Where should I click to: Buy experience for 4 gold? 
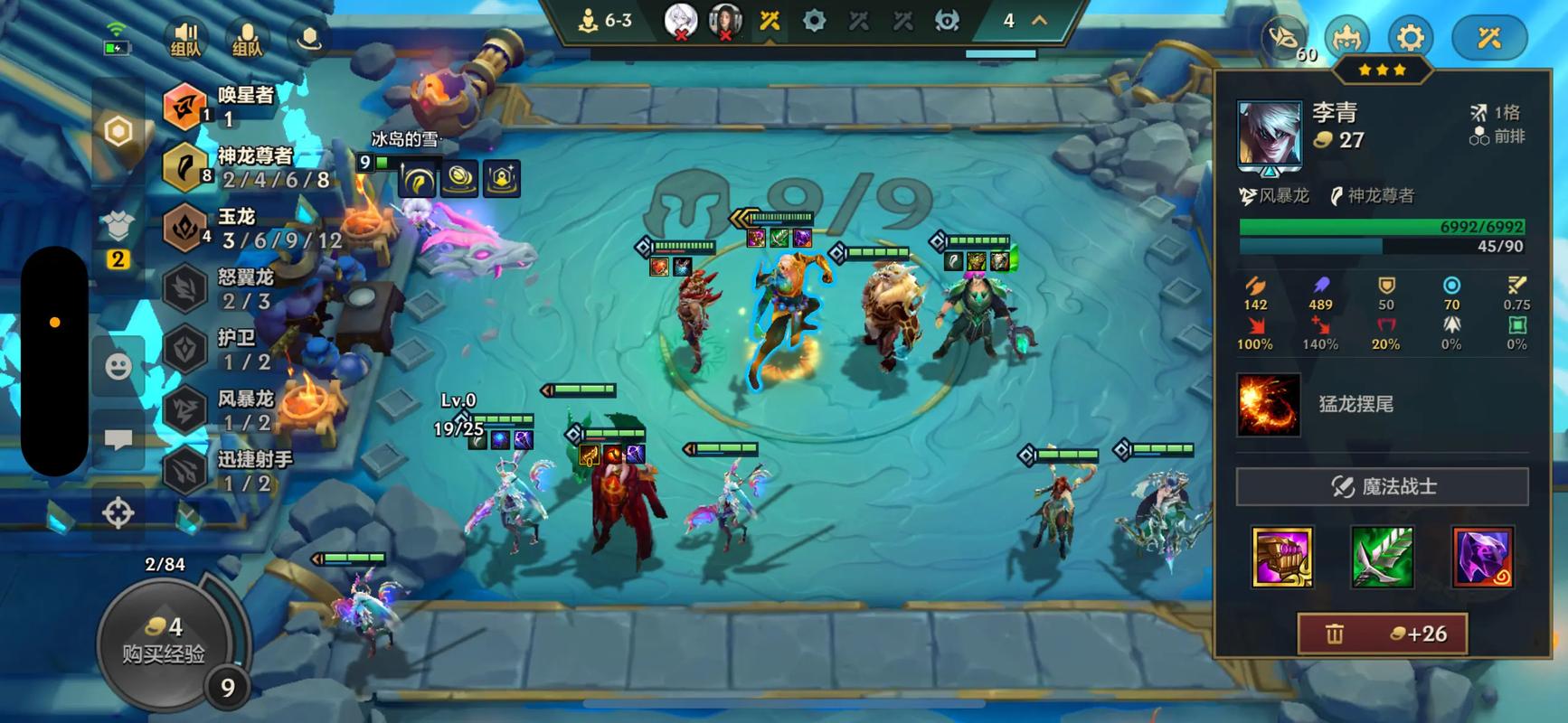[x=164, y=640]
